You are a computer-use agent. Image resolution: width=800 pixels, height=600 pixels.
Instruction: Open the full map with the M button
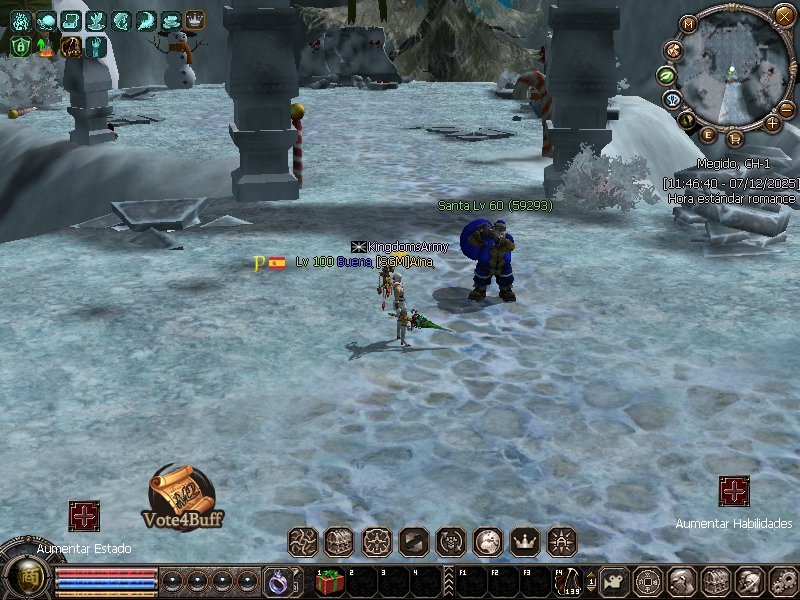pyautogui.click(x=688, y=24)
